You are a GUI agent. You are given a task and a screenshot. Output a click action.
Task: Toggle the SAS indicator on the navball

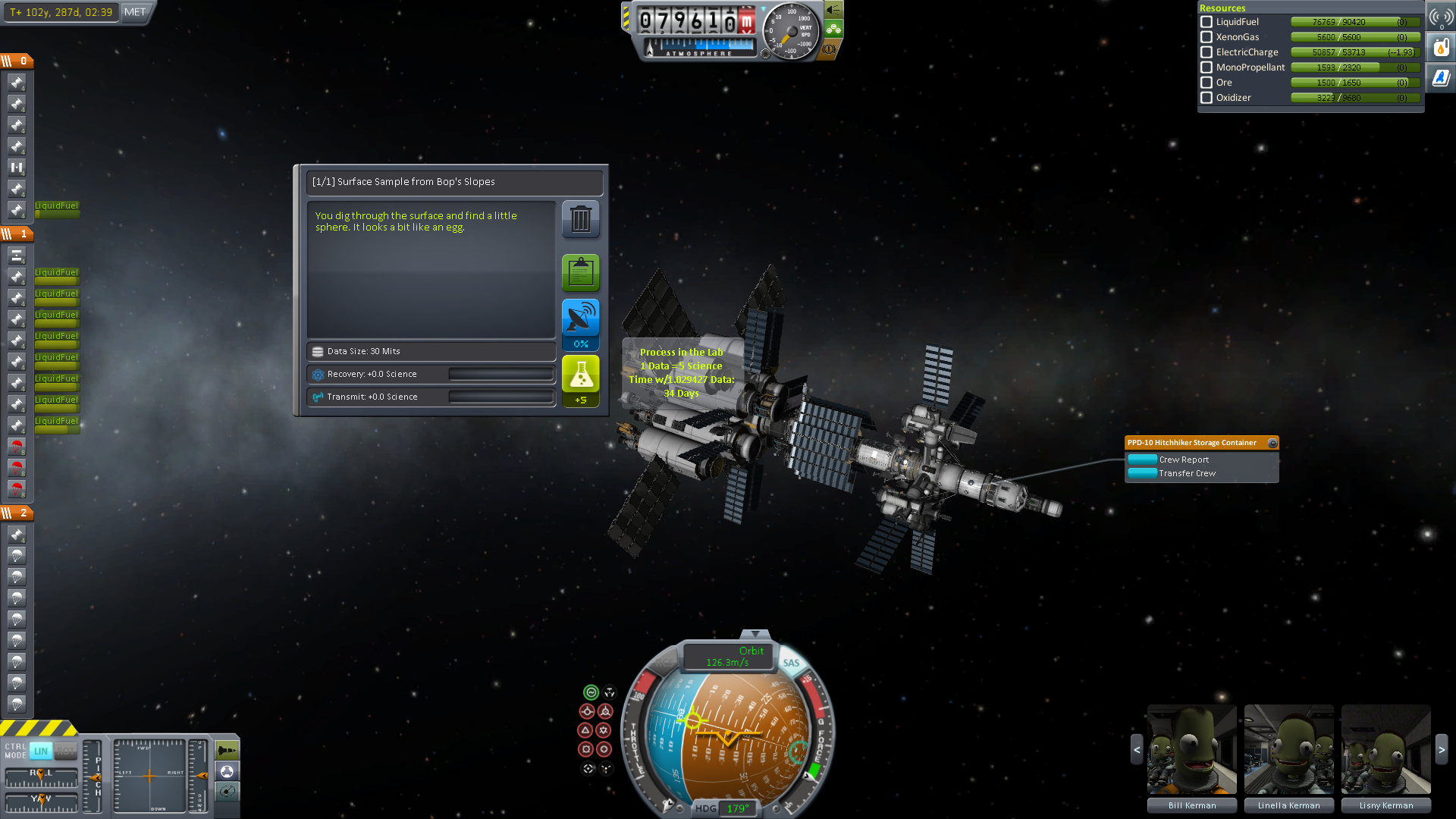click(x=791, y=663)
